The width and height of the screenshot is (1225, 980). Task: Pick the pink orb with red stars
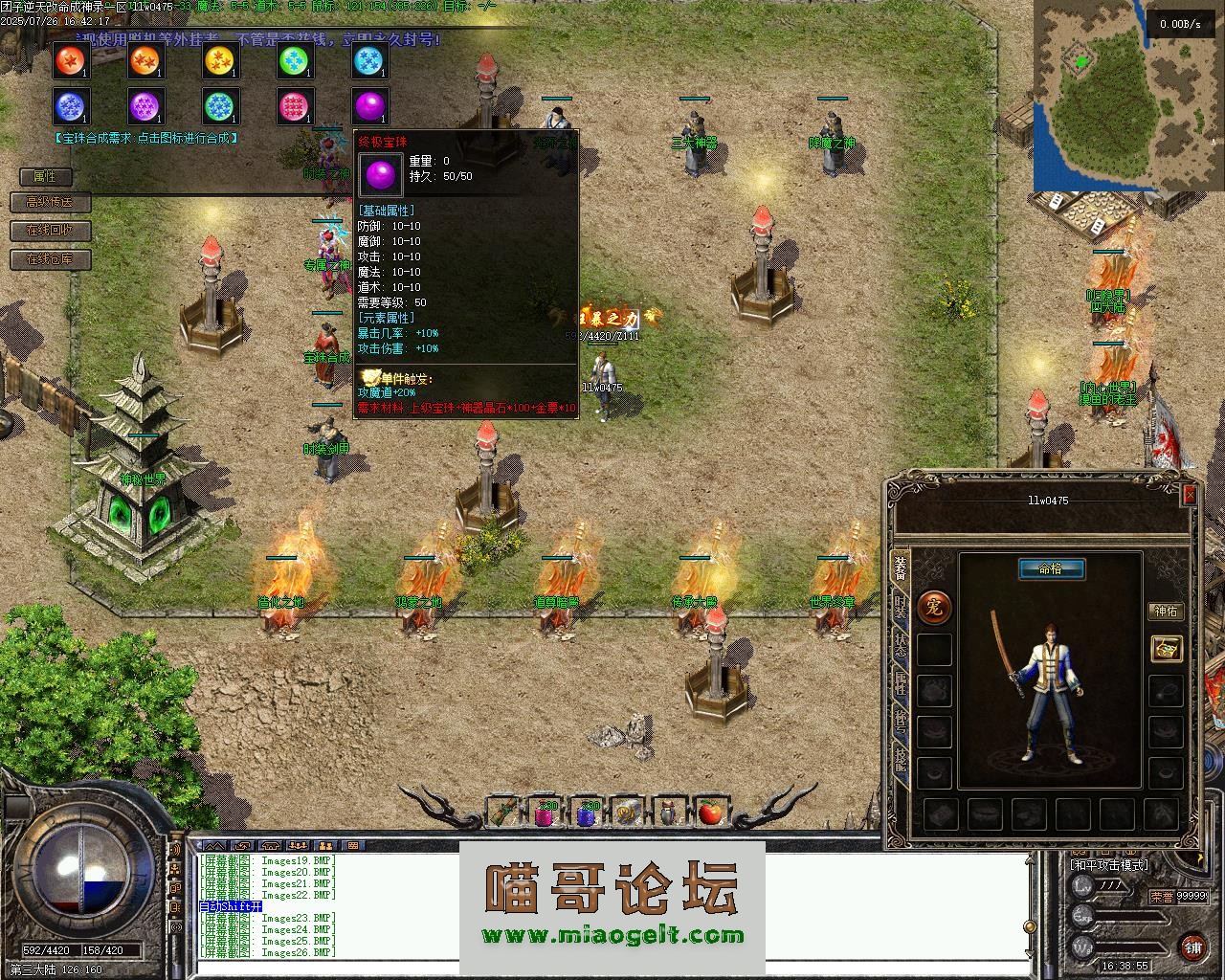295,106
